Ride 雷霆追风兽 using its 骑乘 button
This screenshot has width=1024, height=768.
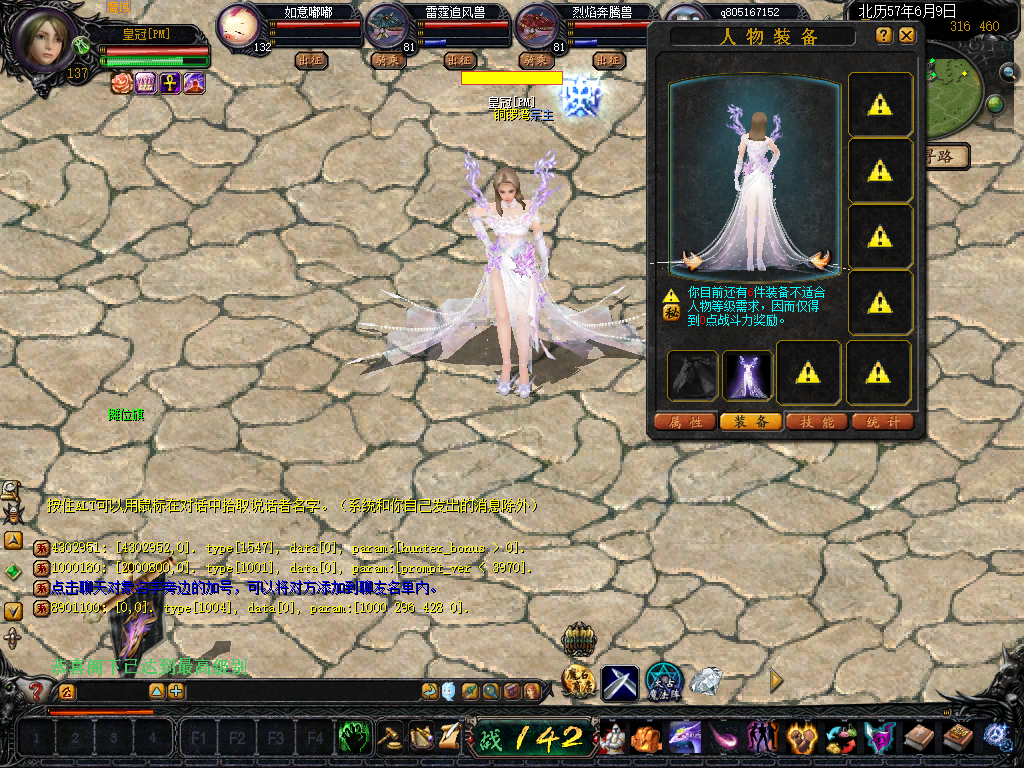coord(385,60)
